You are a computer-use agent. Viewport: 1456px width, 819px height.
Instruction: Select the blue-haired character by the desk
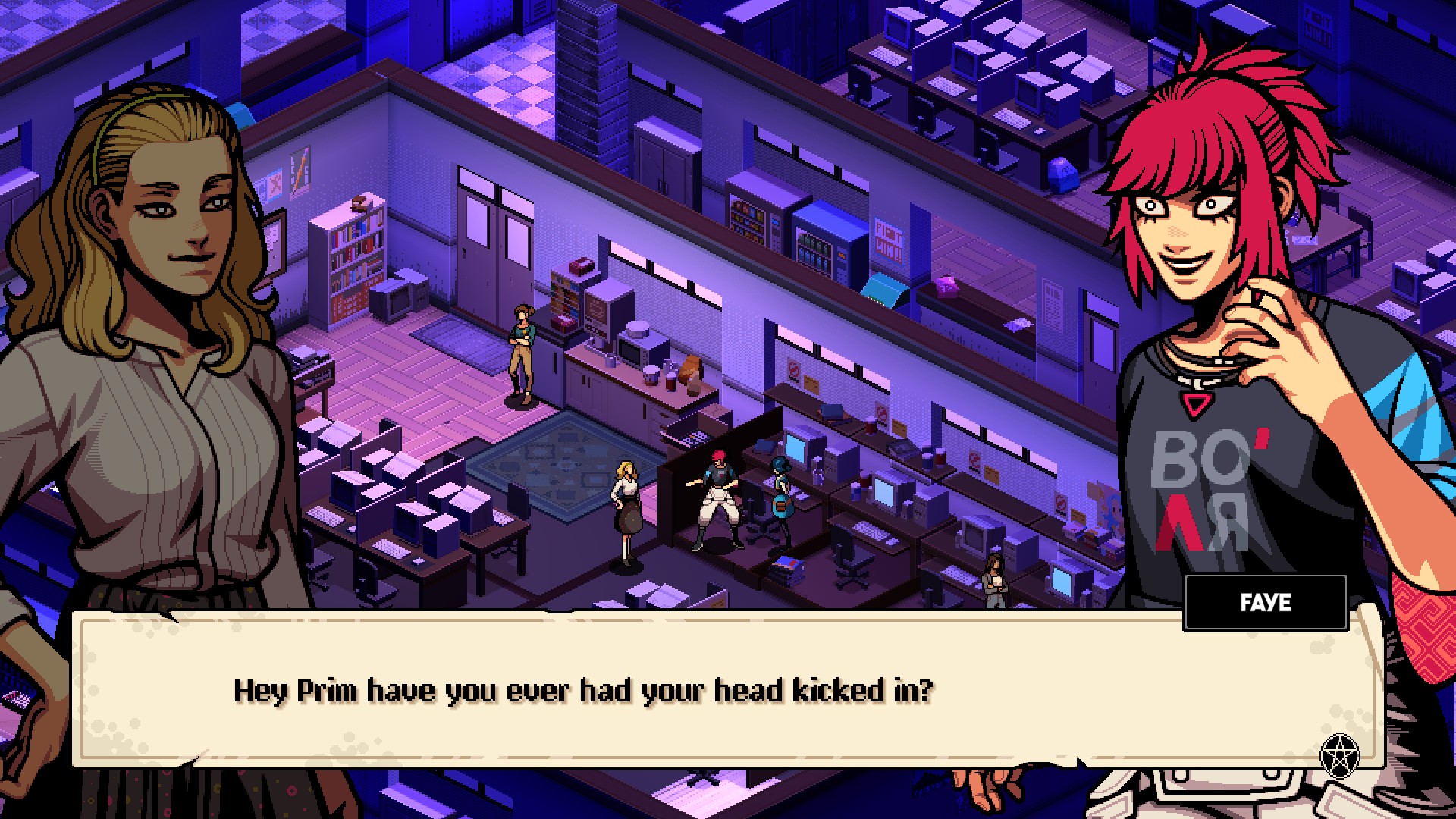coord(780,493)
